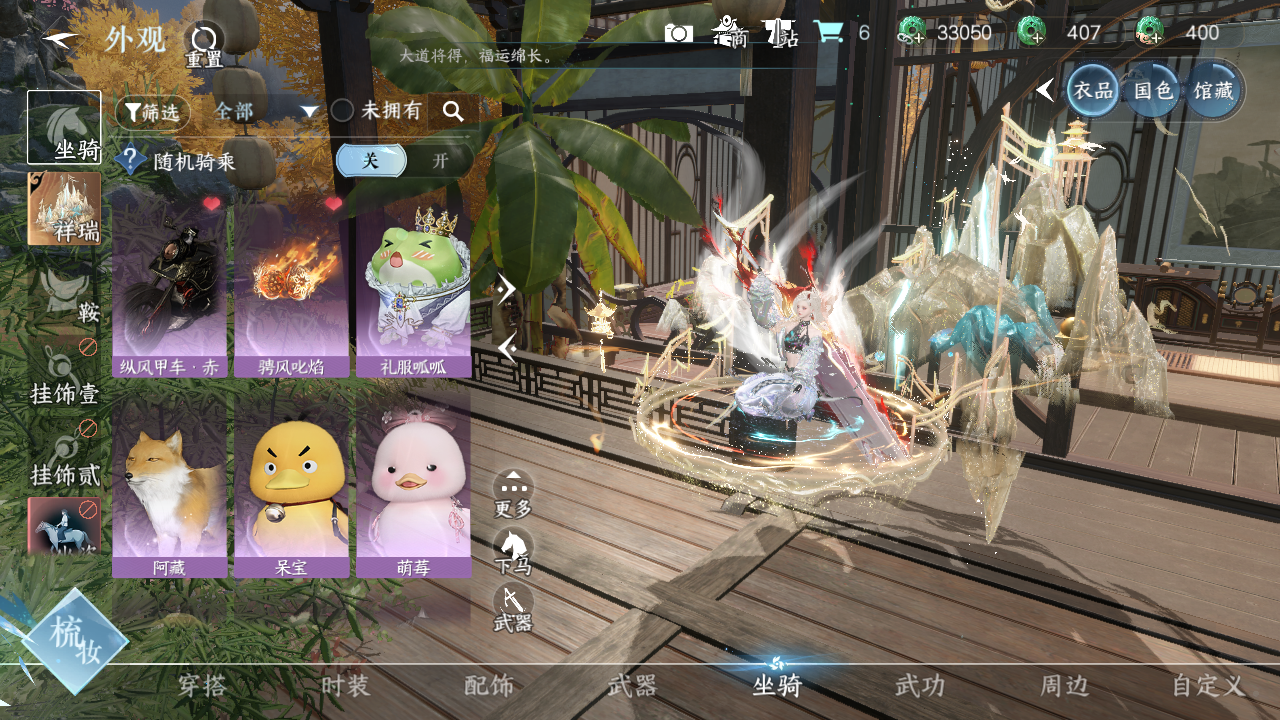The width and height of the screenshot is (1280, 720).
Task: Open the 筛选 filter button
Action: click(153, 112)
